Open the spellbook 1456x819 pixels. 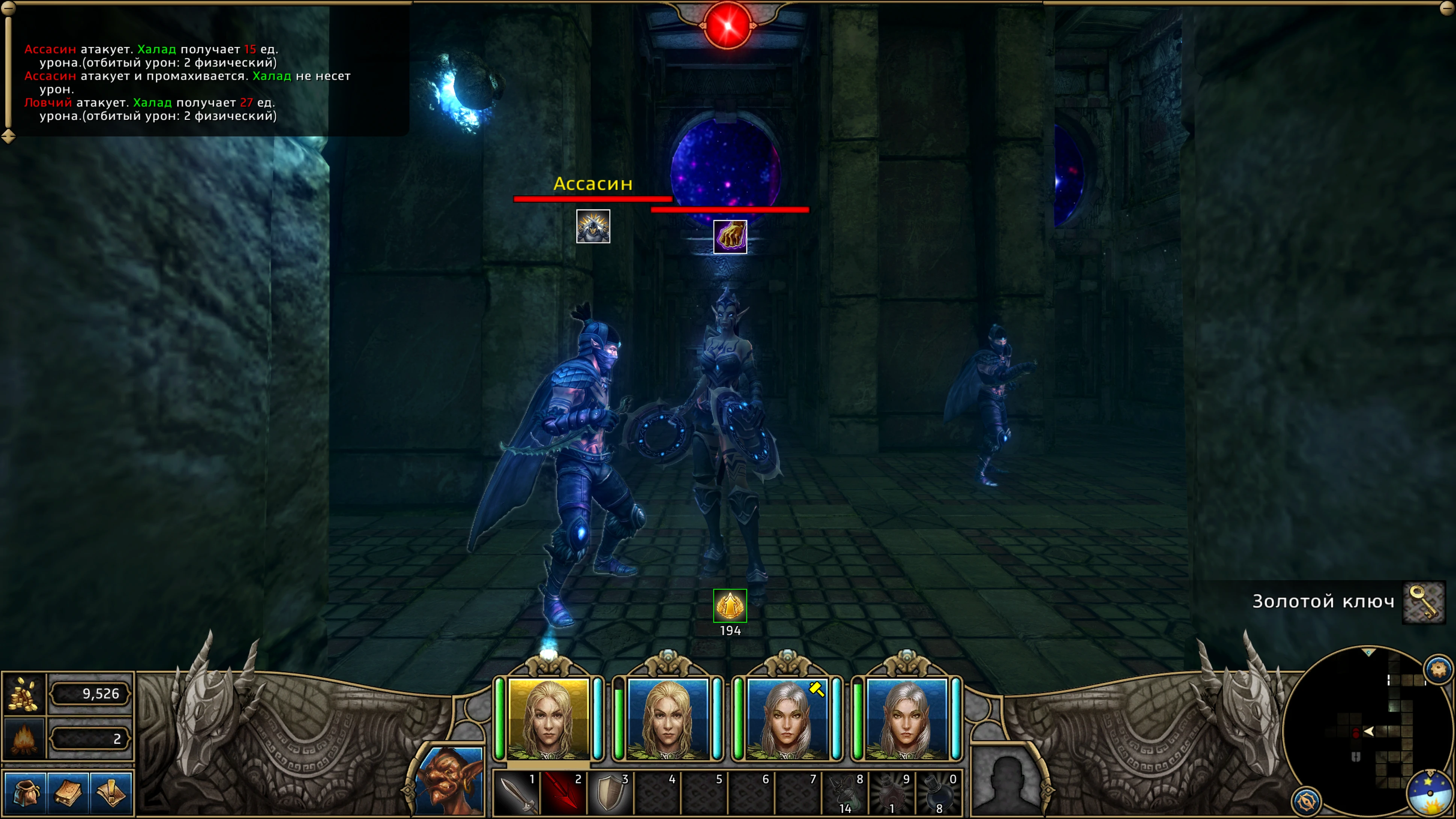68,792
